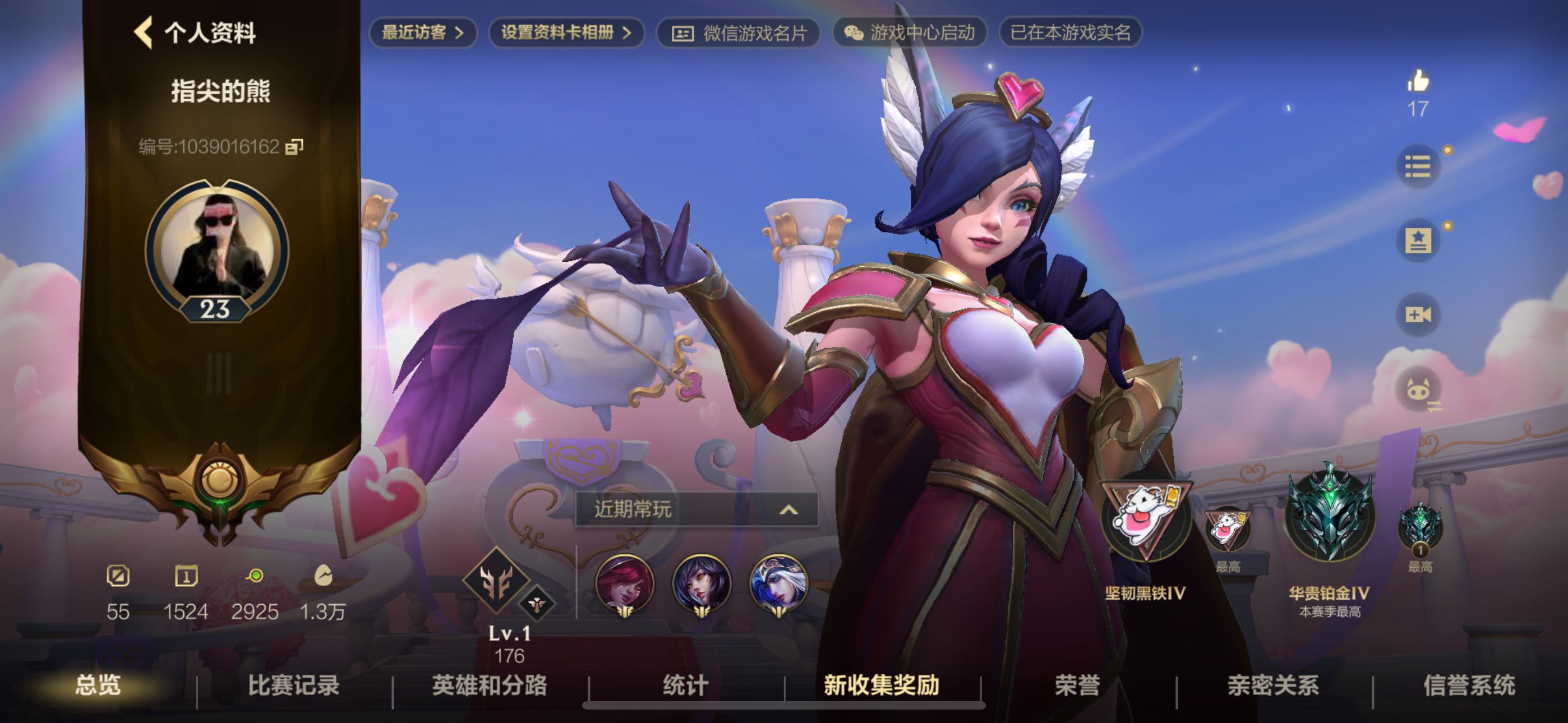Open the video camera recording icon

point(1418,314)
